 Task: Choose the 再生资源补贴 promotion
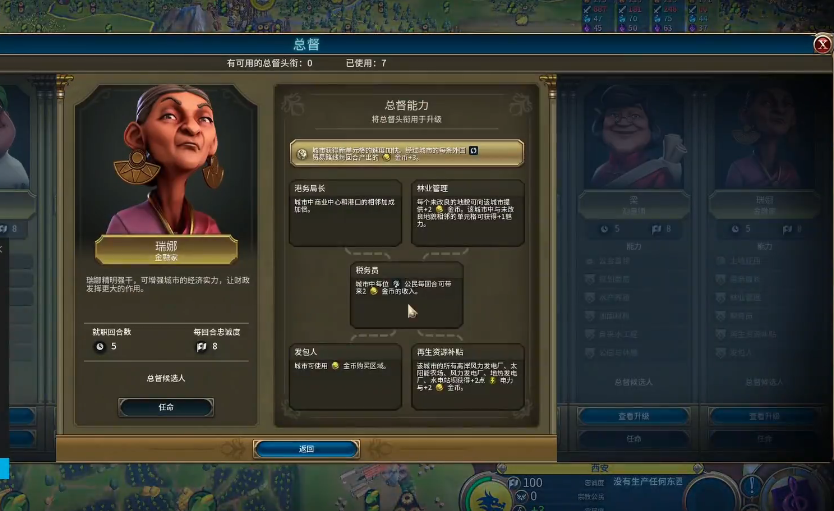click(x=467, y=376)
